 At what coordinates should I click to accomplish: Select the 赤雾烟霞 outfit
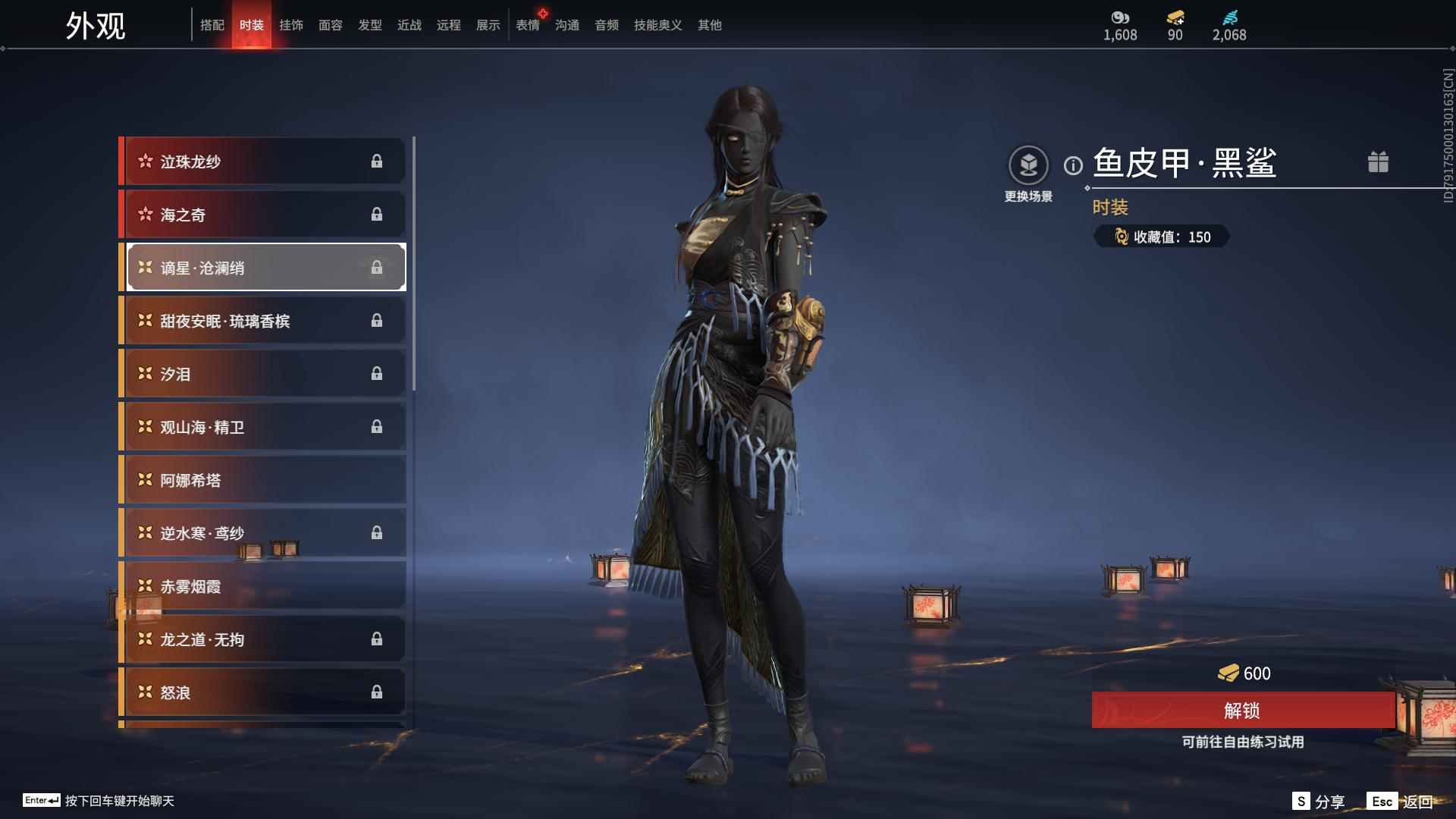pyautogui.click(x=263, y=586)
